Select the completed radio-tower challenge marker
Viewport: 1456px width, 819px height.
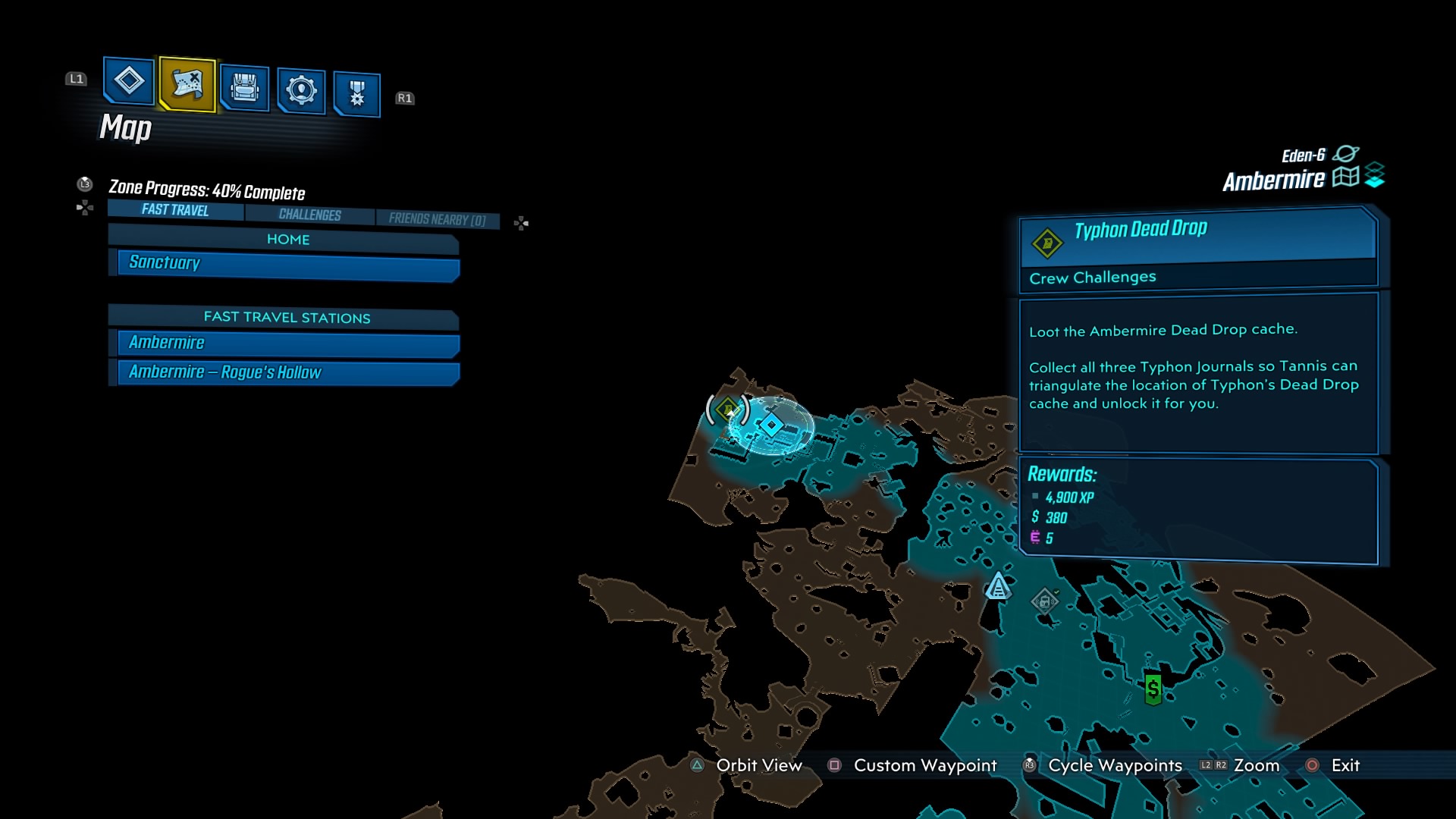[x=1044, y=601]
